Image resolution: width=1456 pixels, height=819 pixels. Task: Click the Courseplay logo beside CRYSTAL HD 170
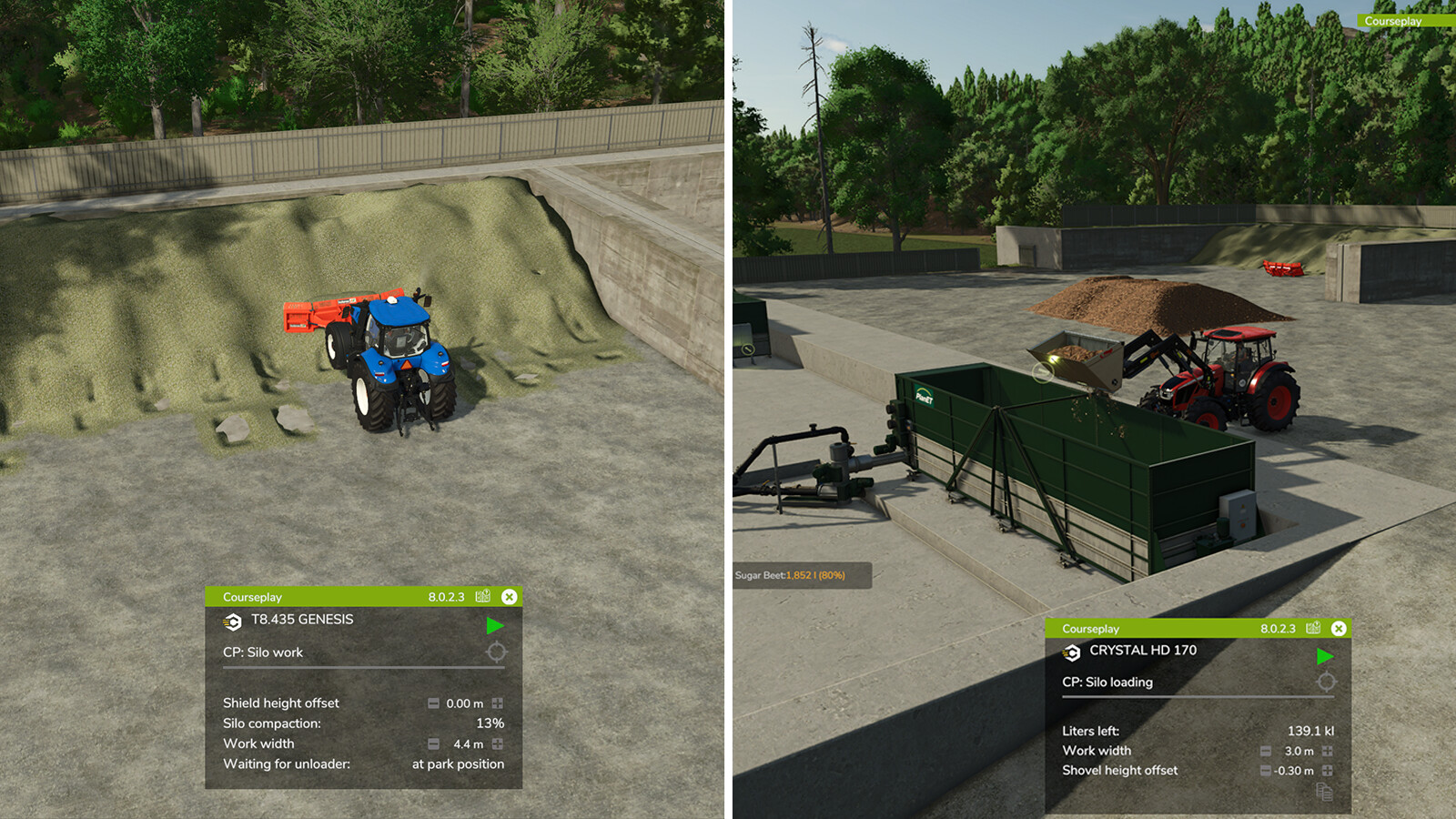click(x=1070, y=651)
